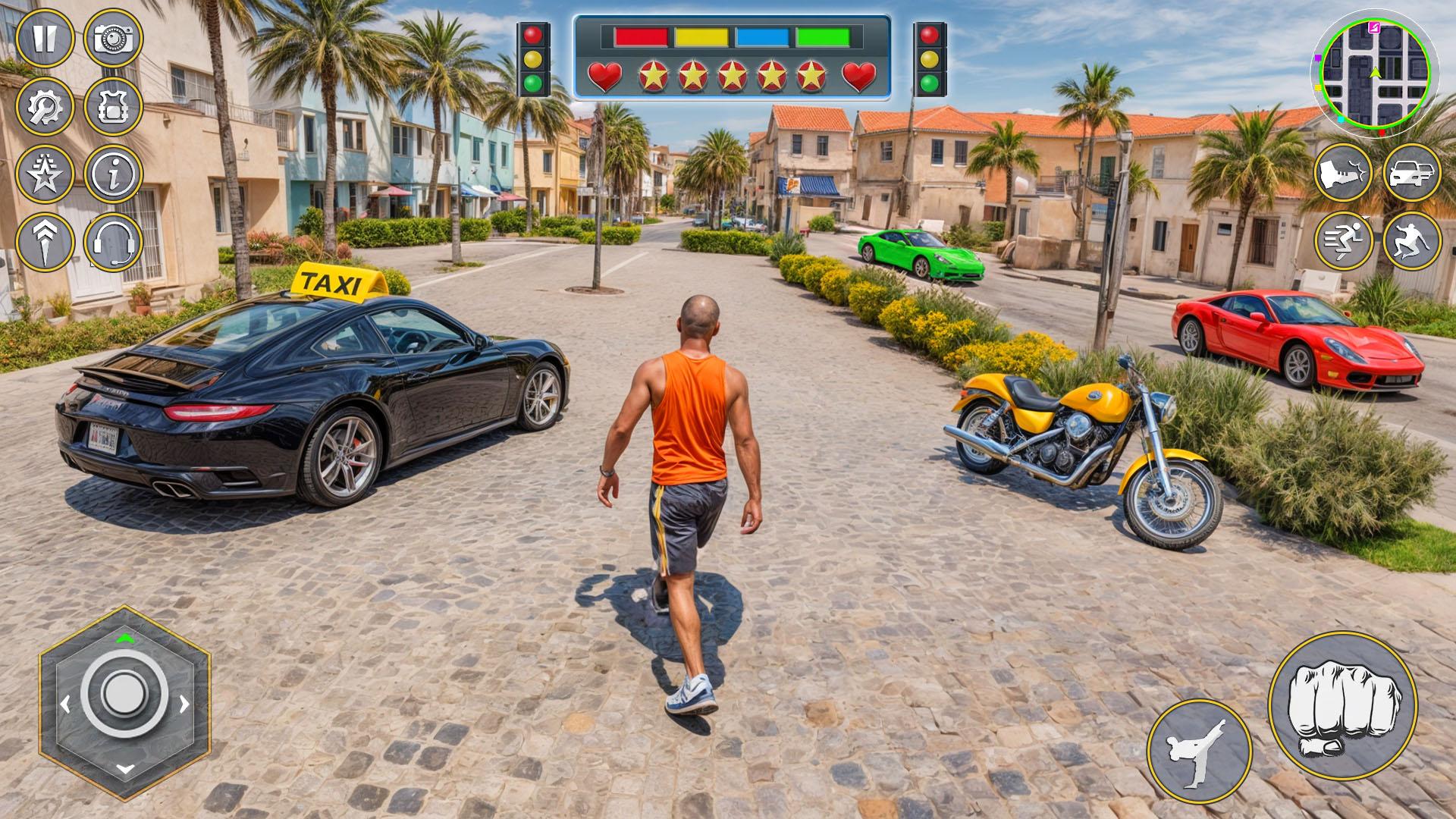Image resolution: width=1456 pixels, height=819 pixels.
Task: Perform a kick with the kick button
Action: [x=1199, y=751]
